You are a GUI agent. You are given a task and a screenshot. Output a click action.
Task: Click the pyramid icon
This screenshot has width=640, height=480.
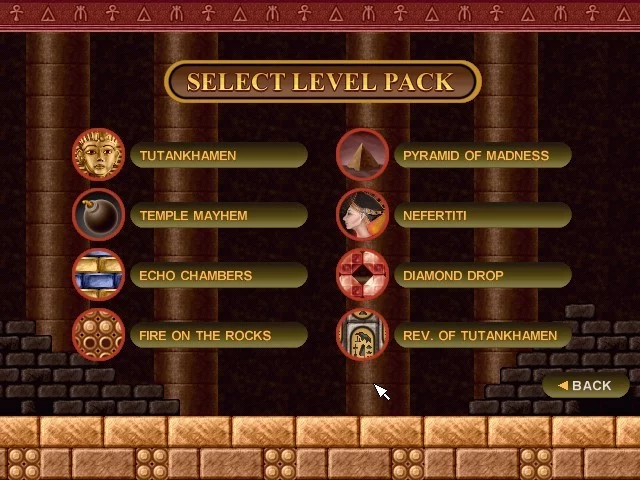[362, 155]
